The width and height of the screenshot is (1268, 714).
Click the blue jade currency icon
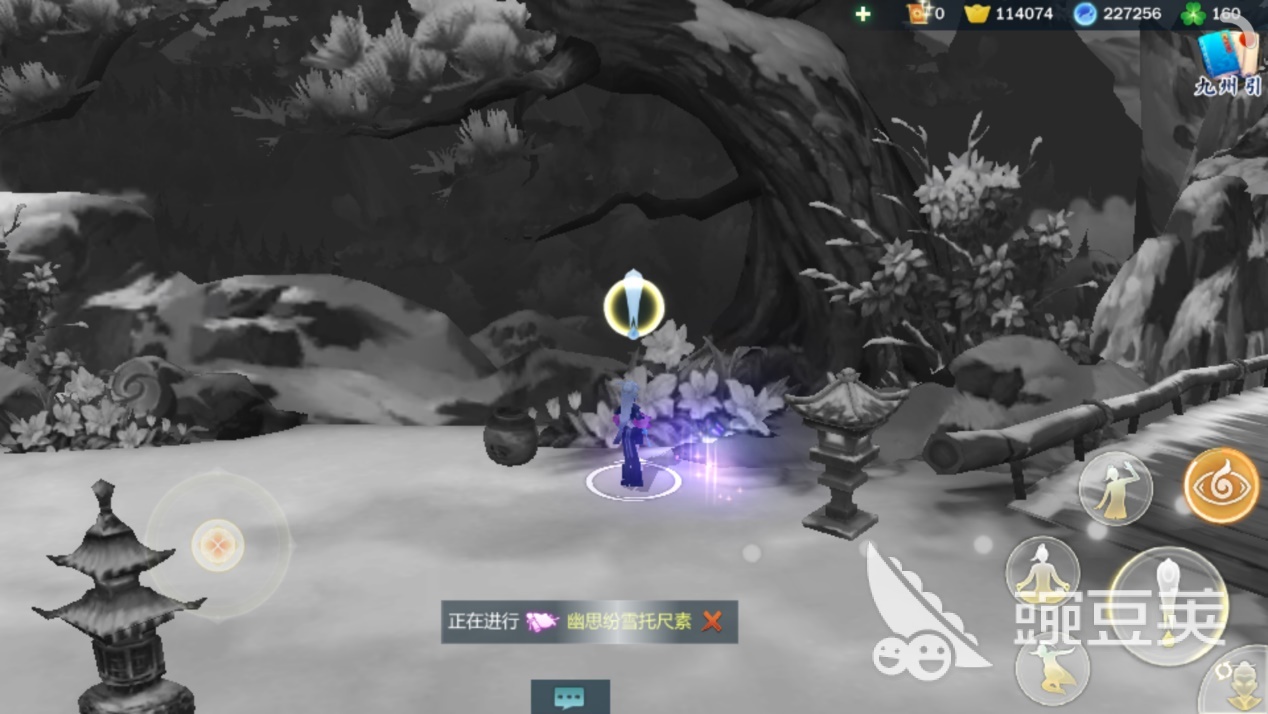pos(1085,14)
